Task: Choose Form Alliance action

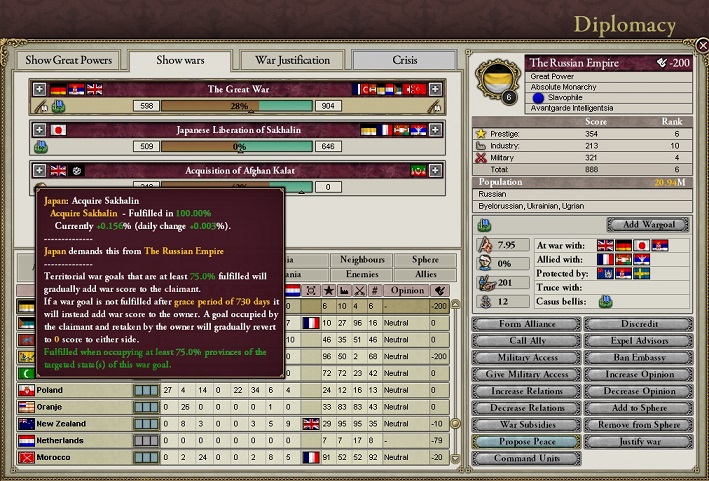Action: (x=526, y=324)
